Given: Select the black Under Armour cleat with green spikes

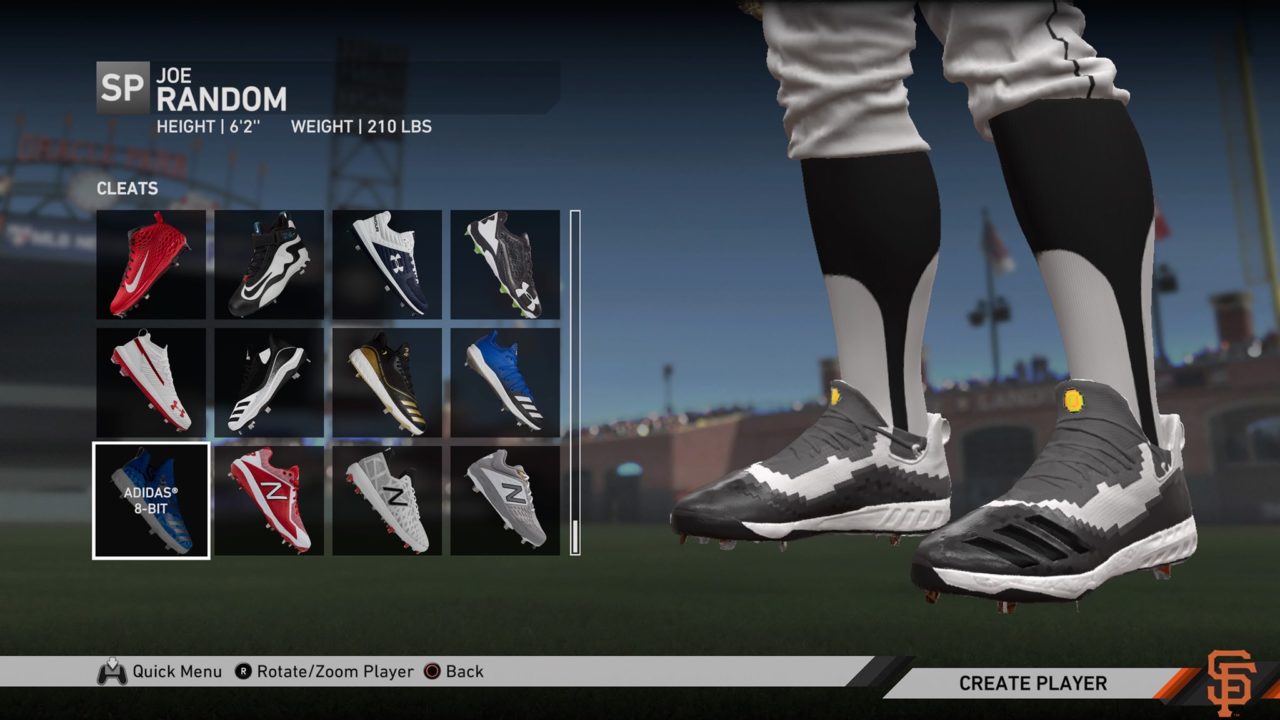Looking at the screenshot, I should click(505, 264).
